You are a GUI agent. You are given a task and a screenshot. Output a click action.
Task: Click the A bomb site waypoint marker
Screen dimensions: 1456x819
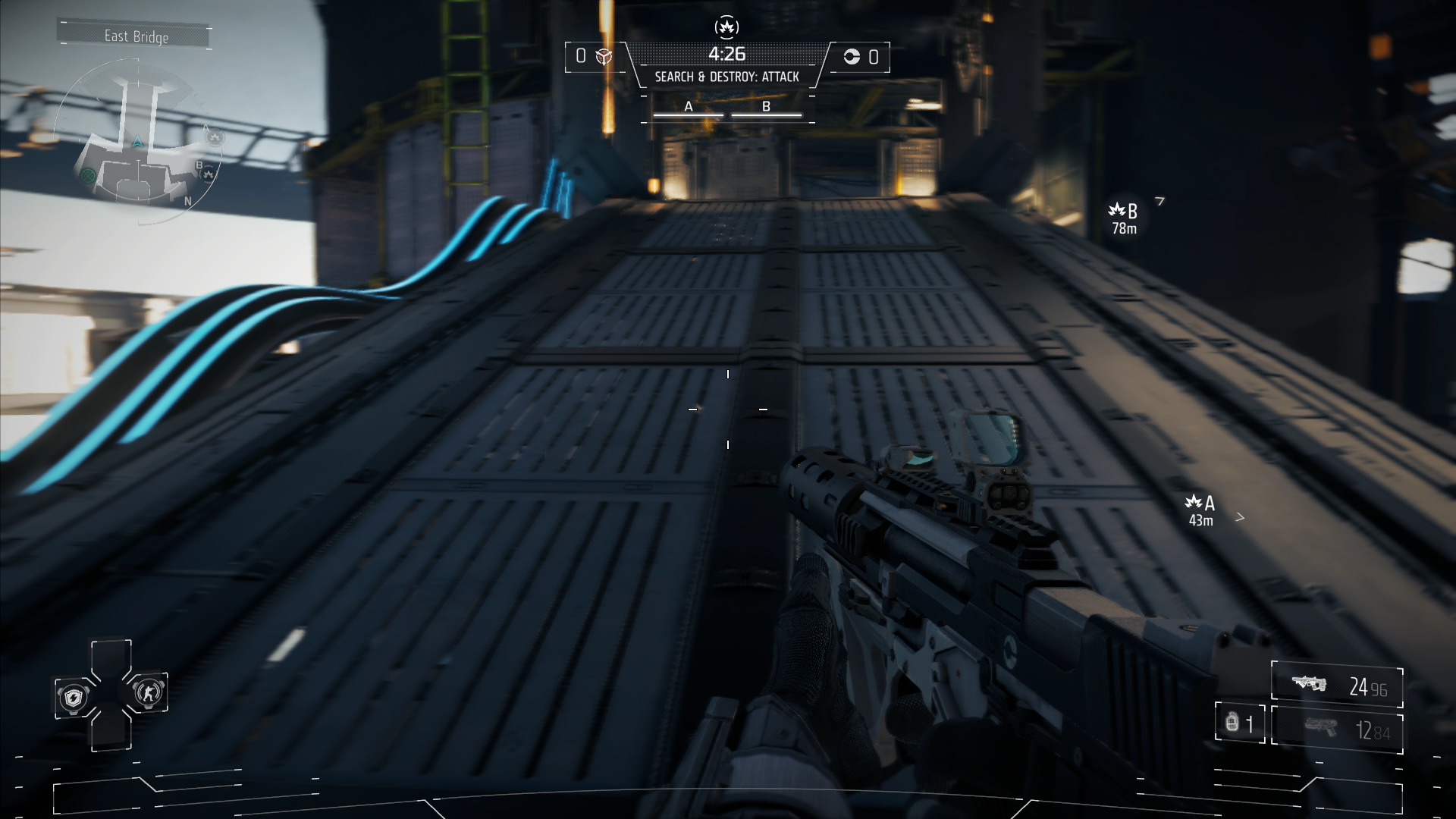[1200, 509]
